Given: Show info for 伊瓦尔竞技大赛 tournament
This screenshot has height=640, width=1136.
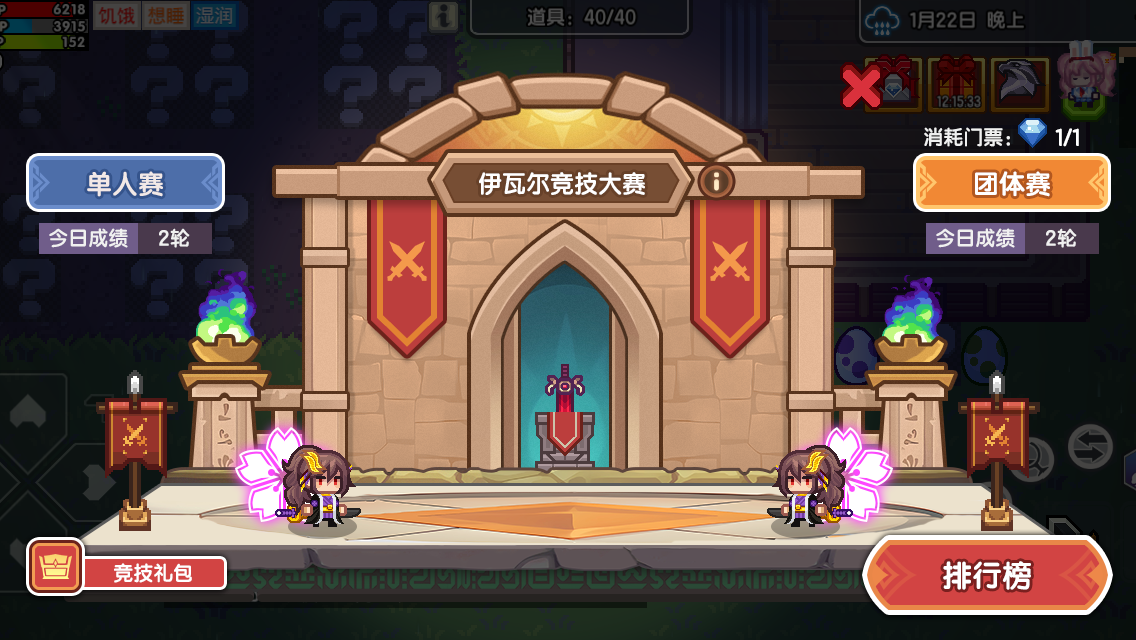Looking at the screenshot, I should pos(716,181).
